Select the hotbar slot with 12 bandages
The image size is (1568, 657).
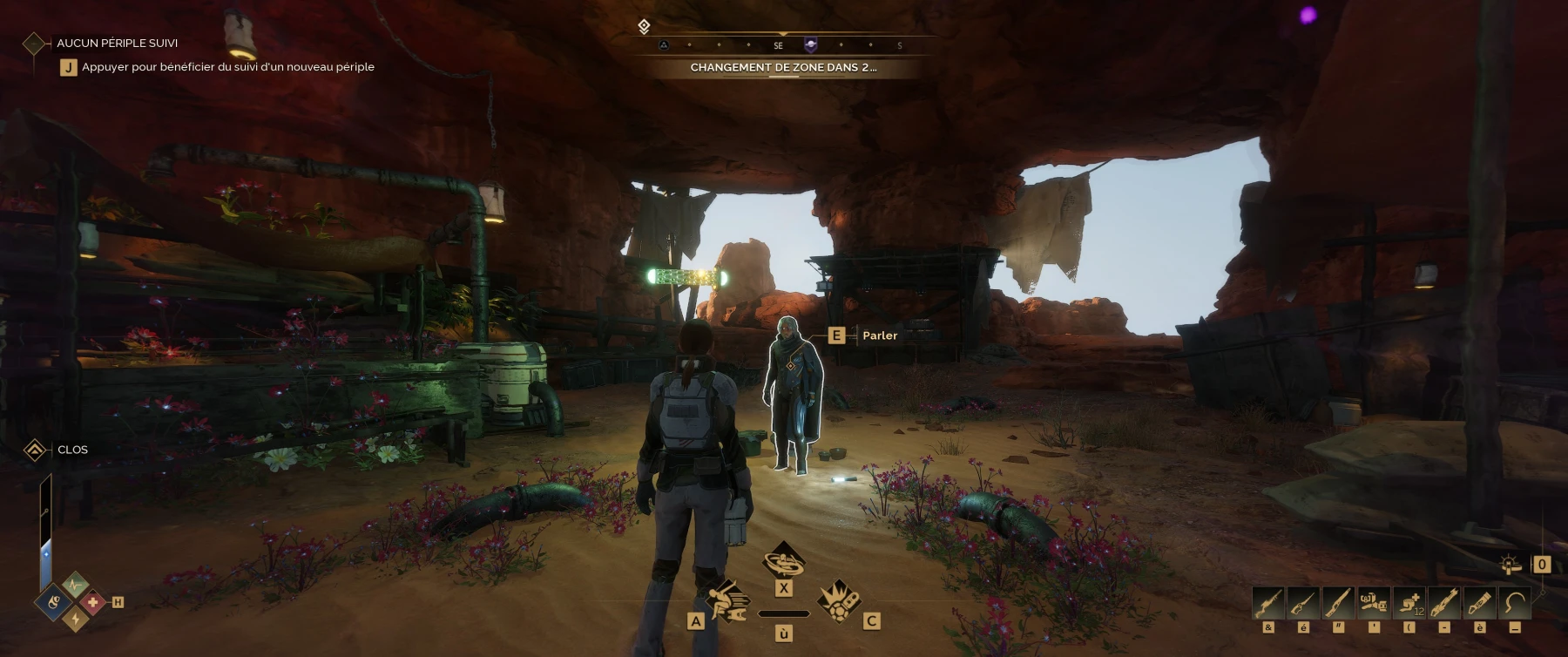coord(1409,603)
